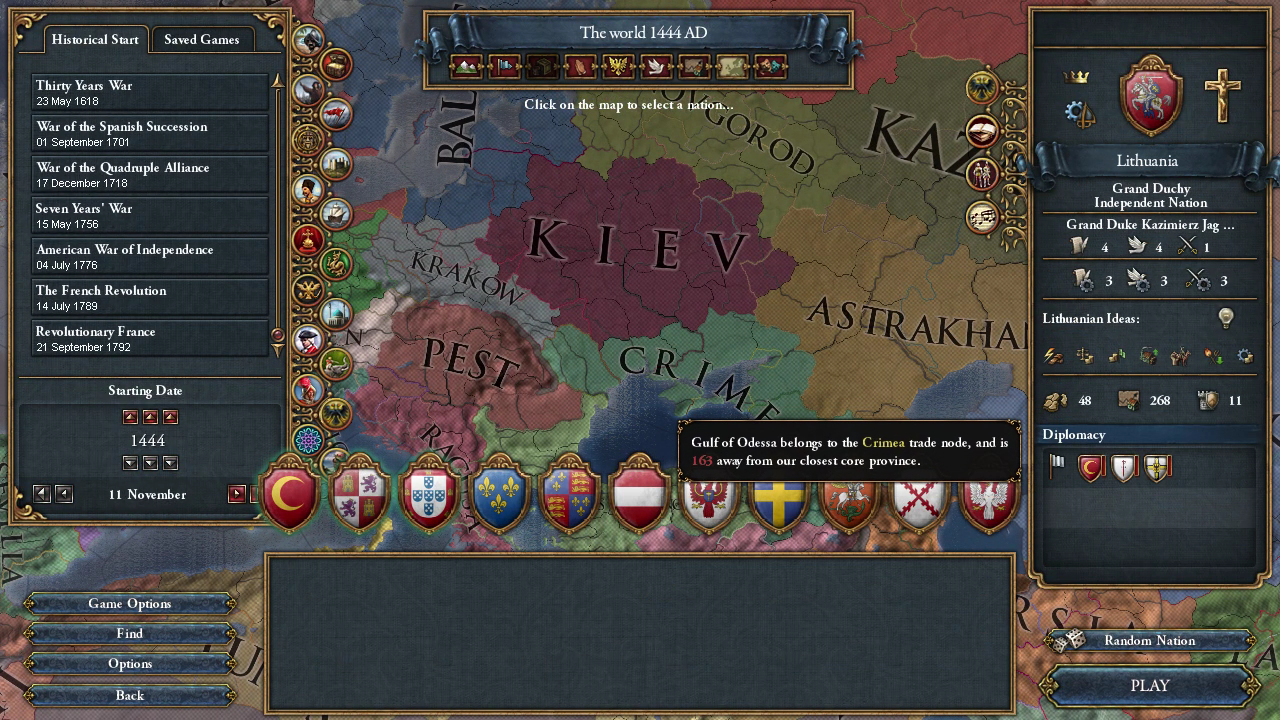Image resolution: width=1280 pixels, height=720 pixels.
Task: Open Lithuanian Ideas via the lightbulb icon
Action: coord(1226,318)
